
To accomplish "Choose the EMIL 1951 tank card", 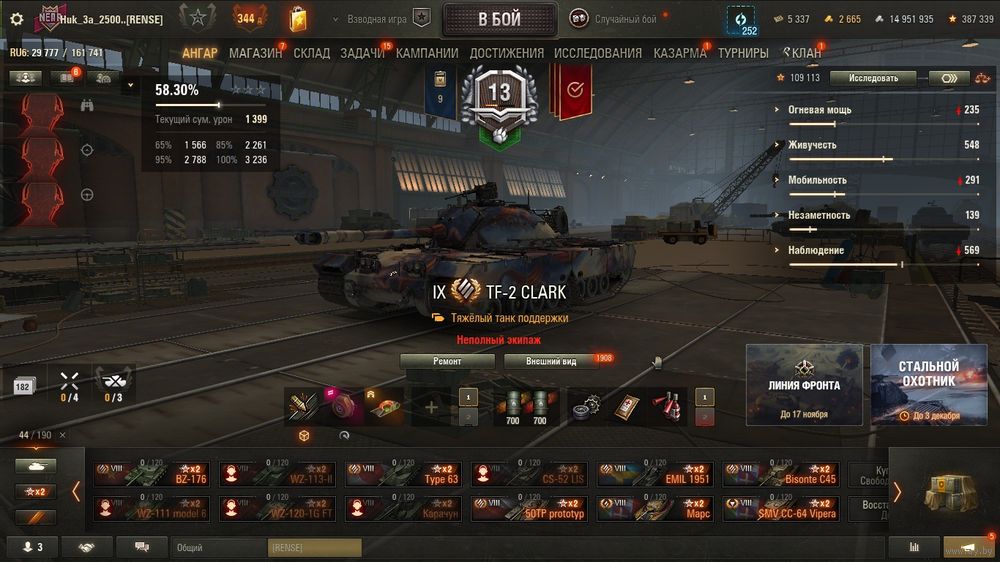I will (x=655, y=474).
